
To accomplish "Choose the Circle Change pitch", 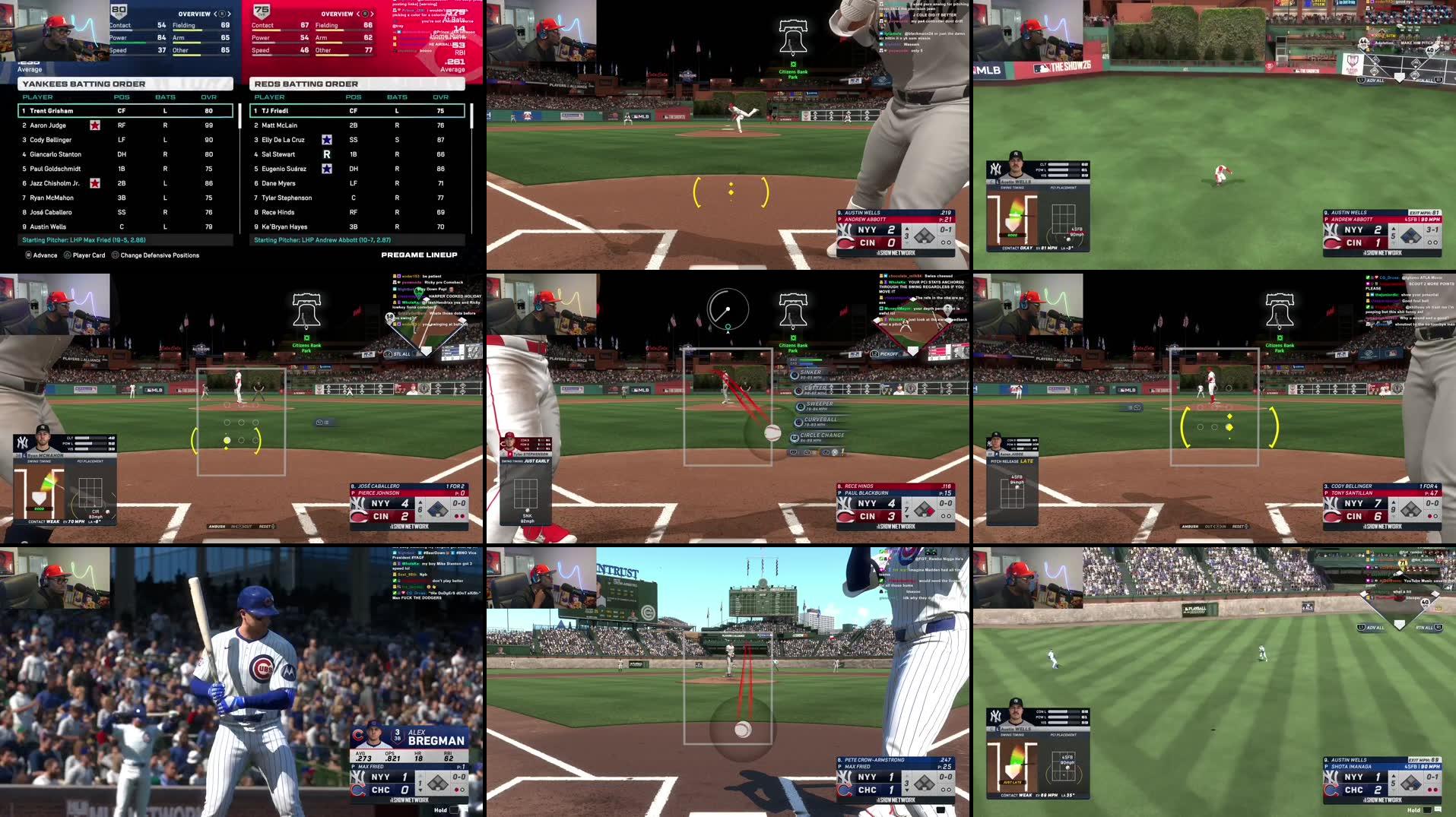I will pyautogui.click(x=821, y=435).
